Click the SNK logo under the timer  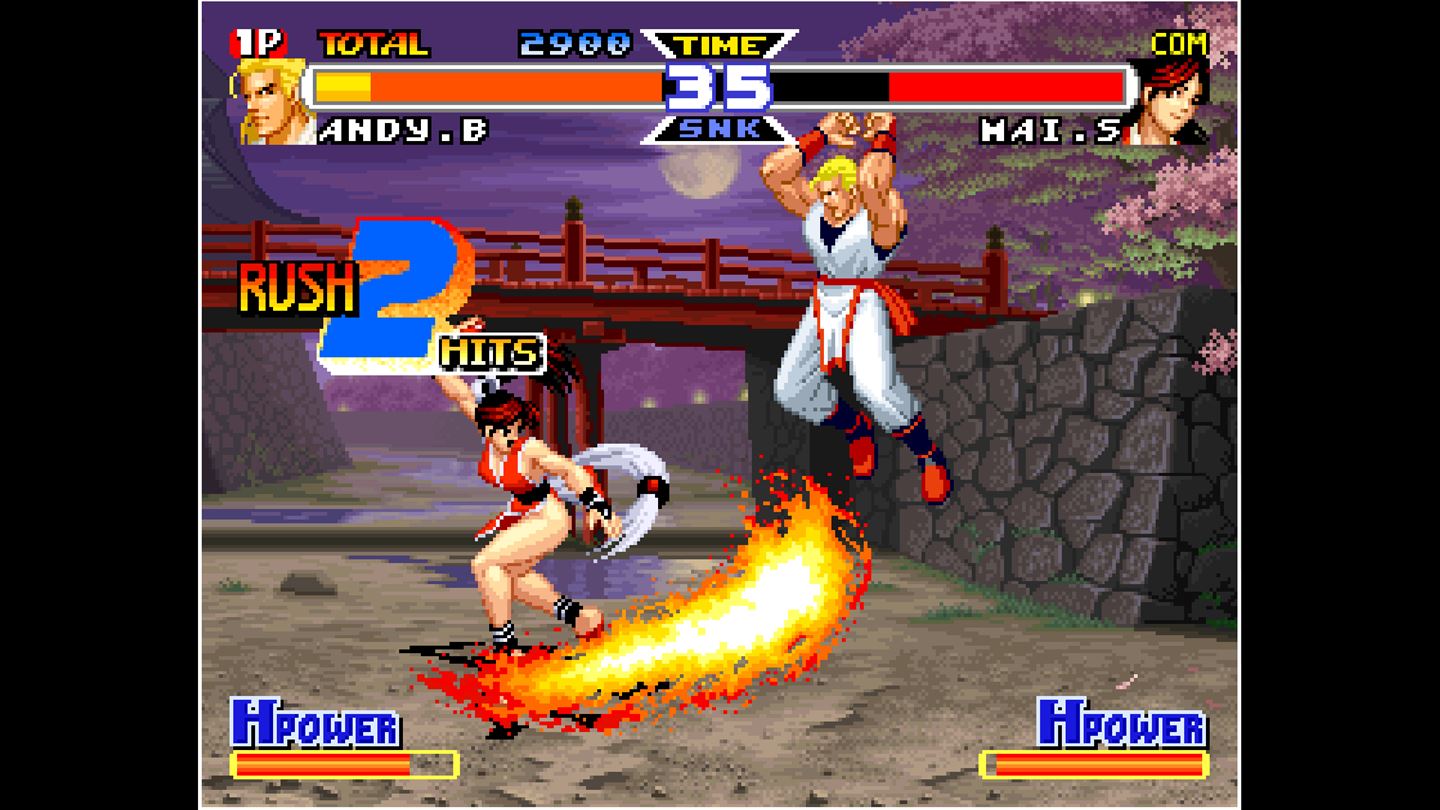coord(718,128)
